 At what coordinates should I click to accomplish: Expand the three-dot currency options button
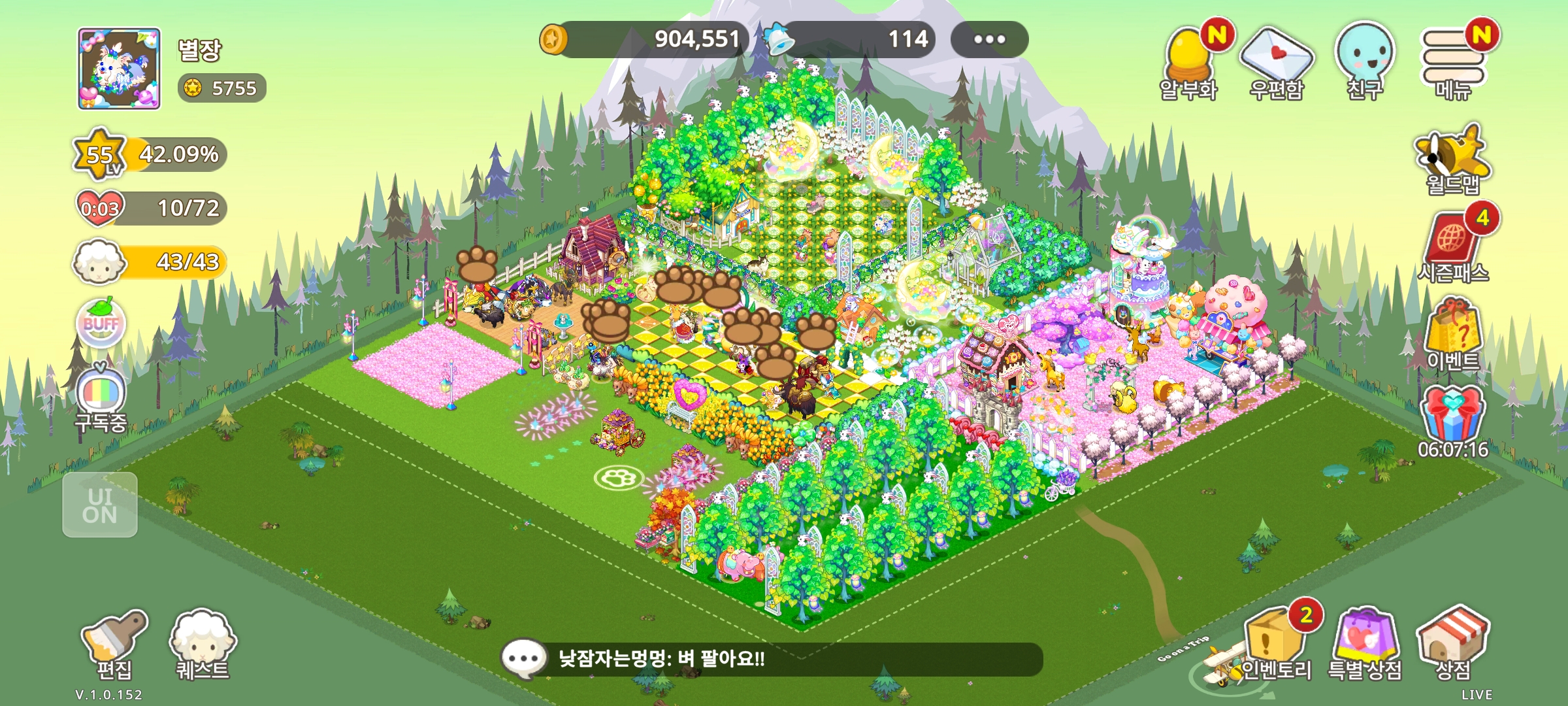coord(989,39)
